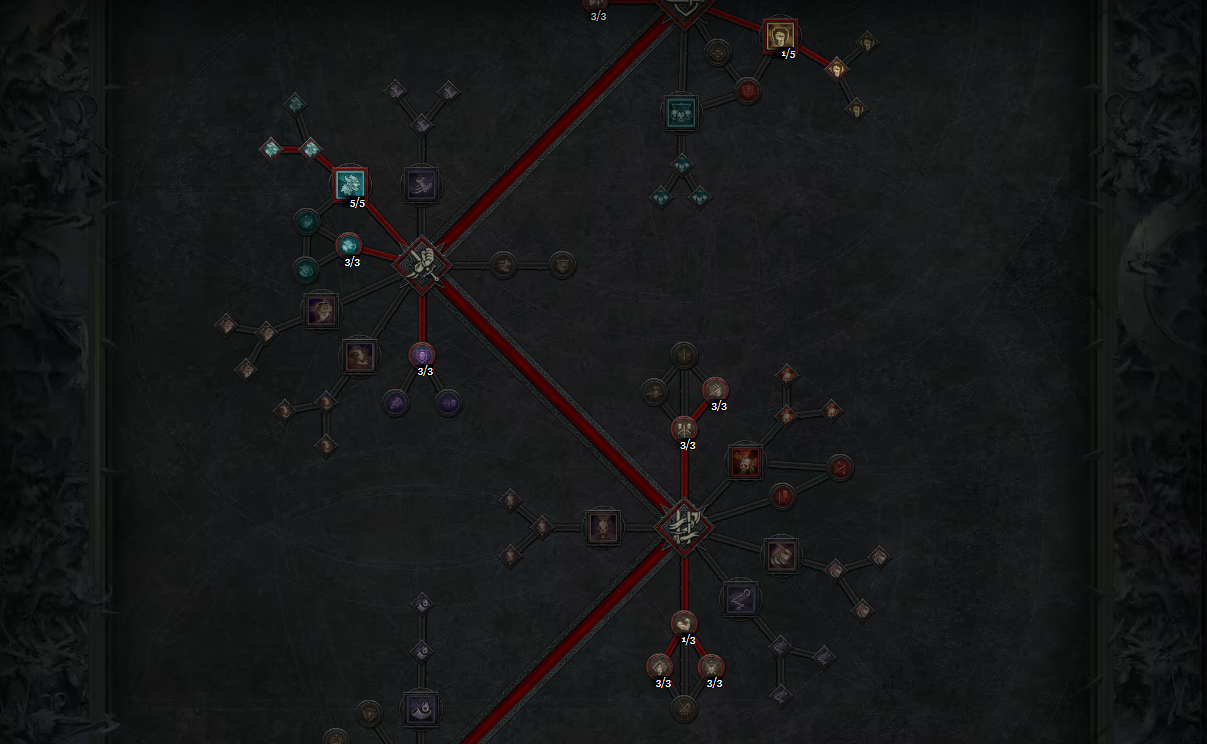Screen dimensions: 1207x744
Task: Select the red skull skill square
Action: (x=744, y=462)
